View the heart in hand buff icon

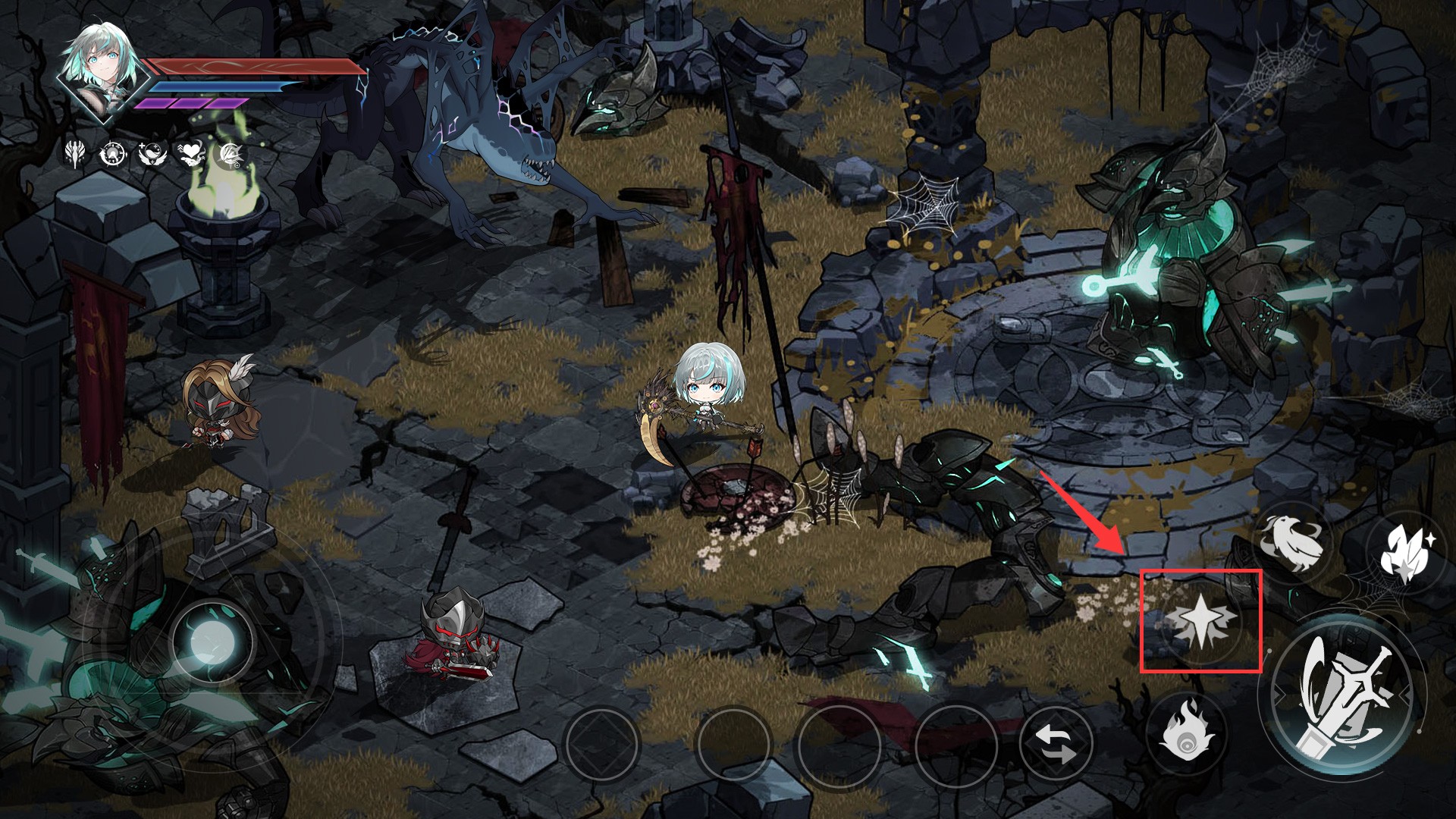[x=190, y=154]
